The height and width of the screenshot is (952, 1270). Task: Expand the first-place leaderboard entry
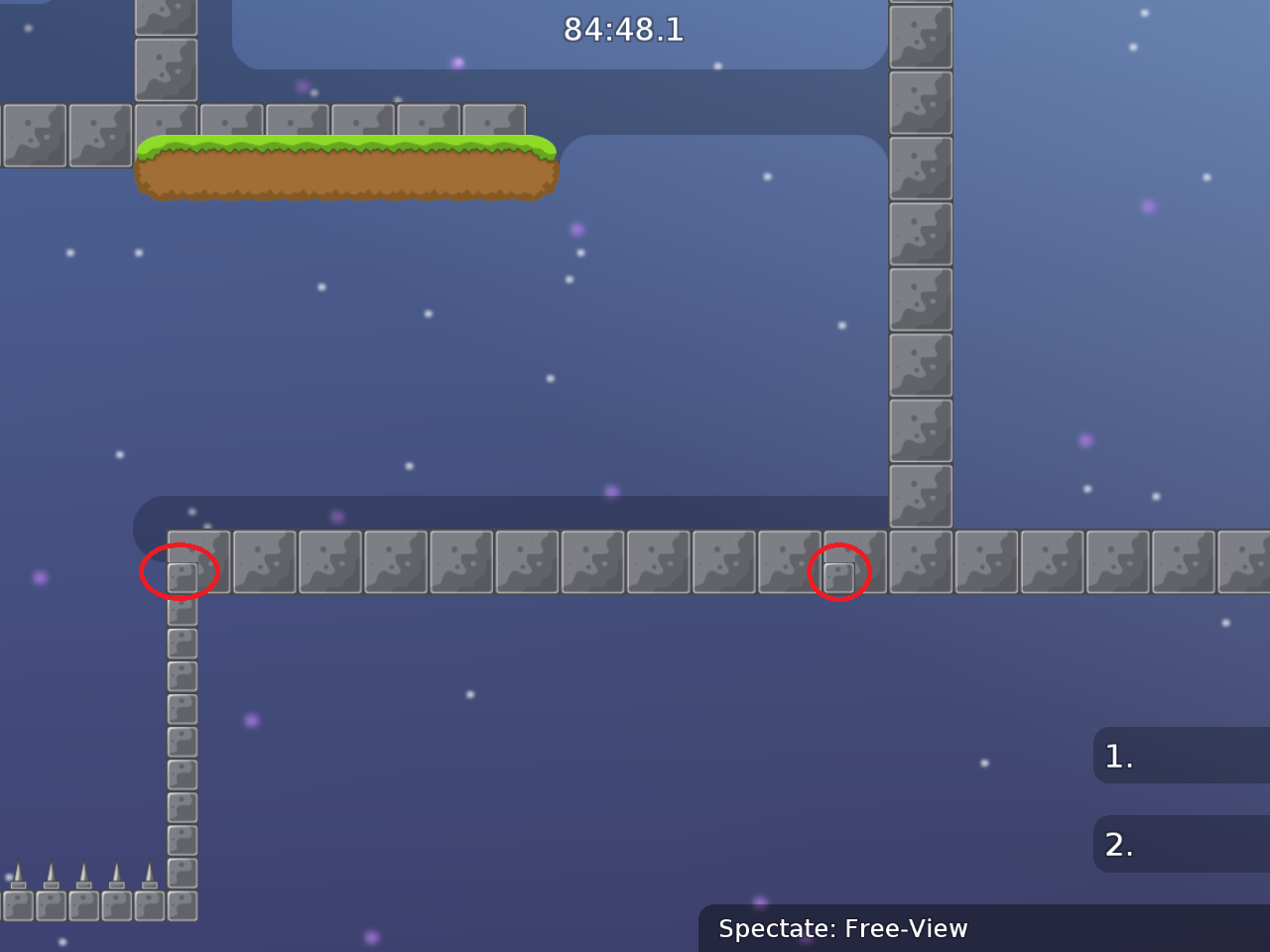[x=1181, y=756]
